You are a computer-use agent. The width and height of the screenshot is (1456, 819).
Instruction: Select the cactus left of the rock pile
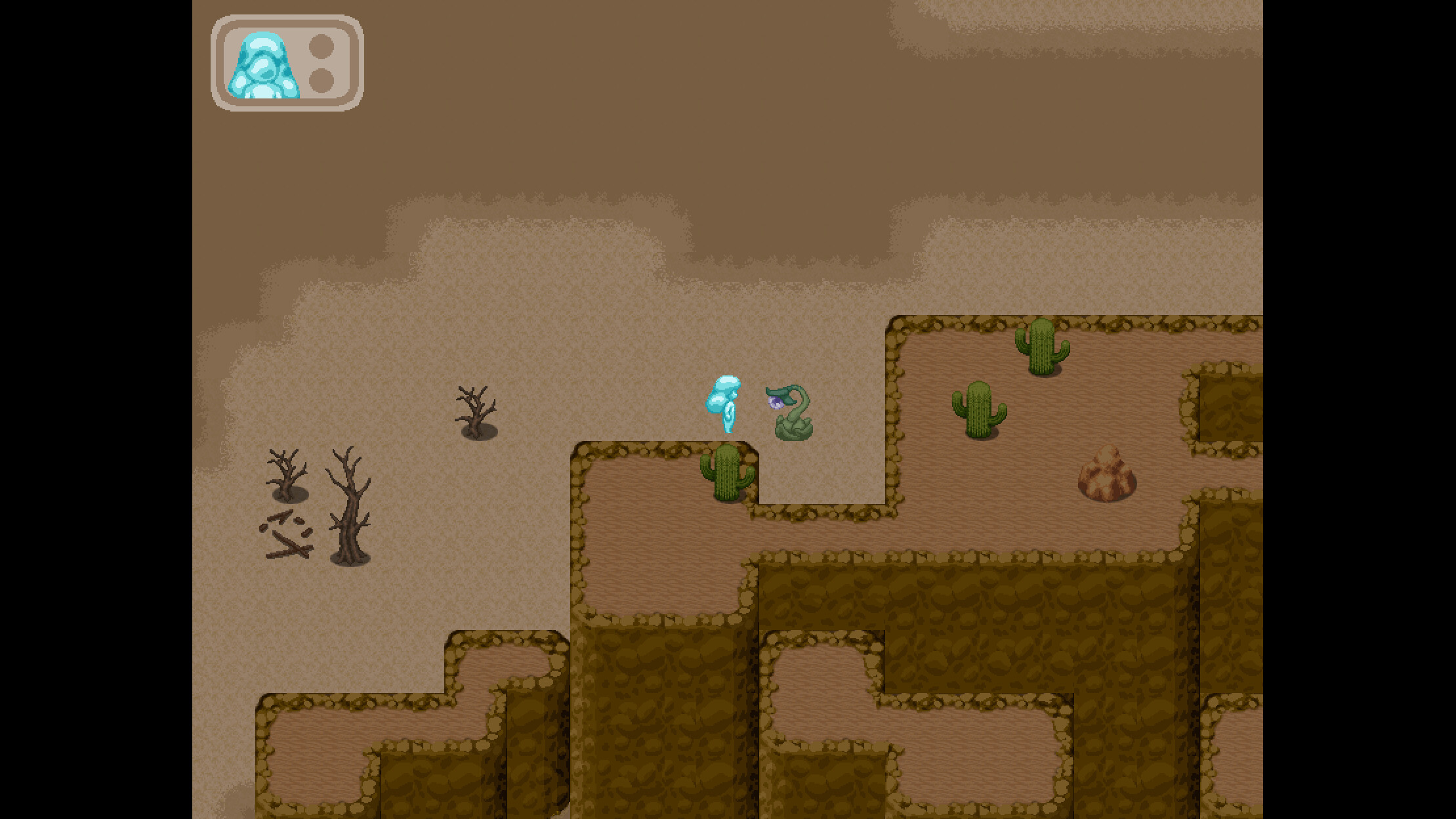coord(978,410)
